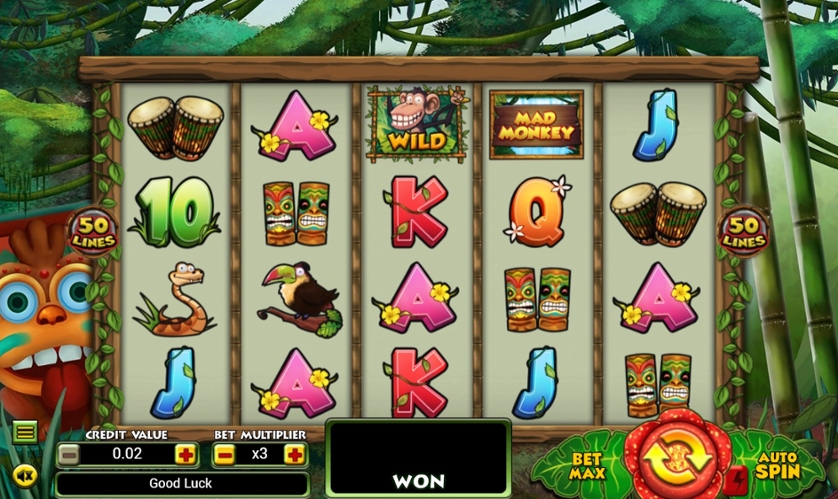Decrease the credit value

[68, 454]
